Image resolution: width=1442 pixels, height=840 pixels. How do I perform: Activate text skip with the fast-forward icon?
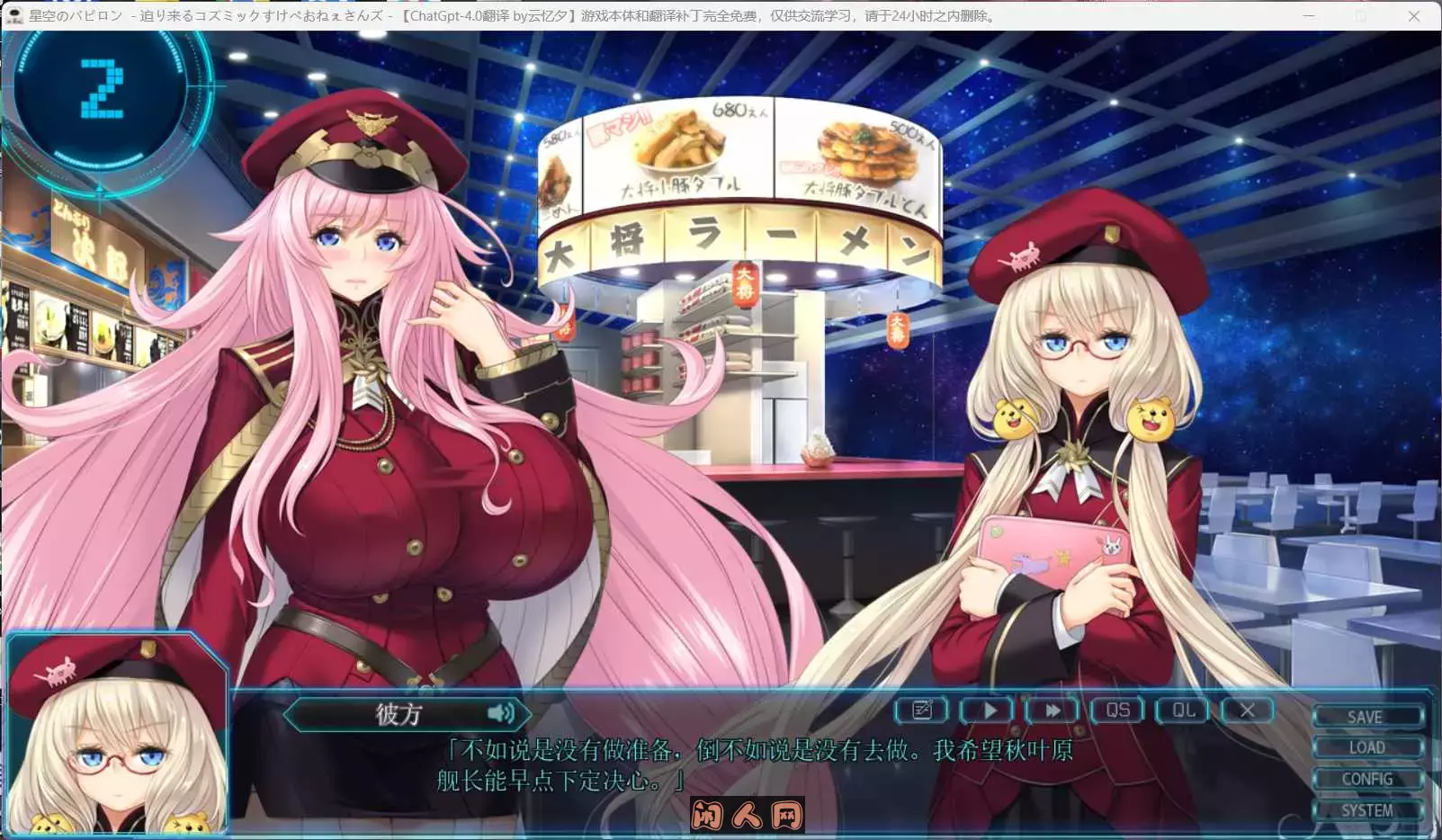tap(1051, 710)
